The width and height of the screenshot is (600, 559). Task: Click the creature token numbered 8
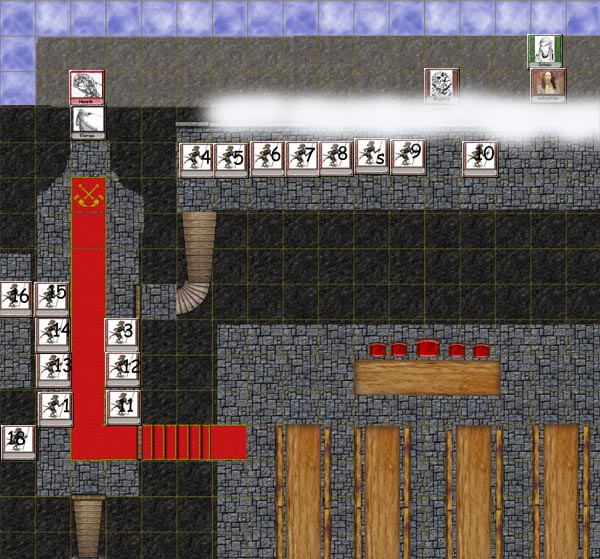click(x=337, y=157)
